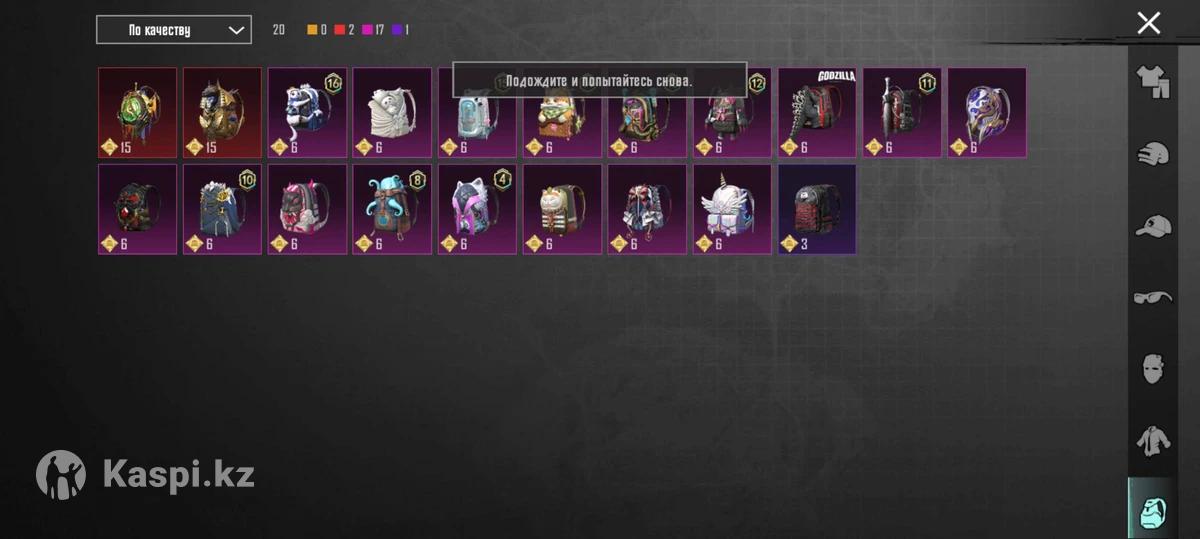Select the black backpack with red rose

138,209
